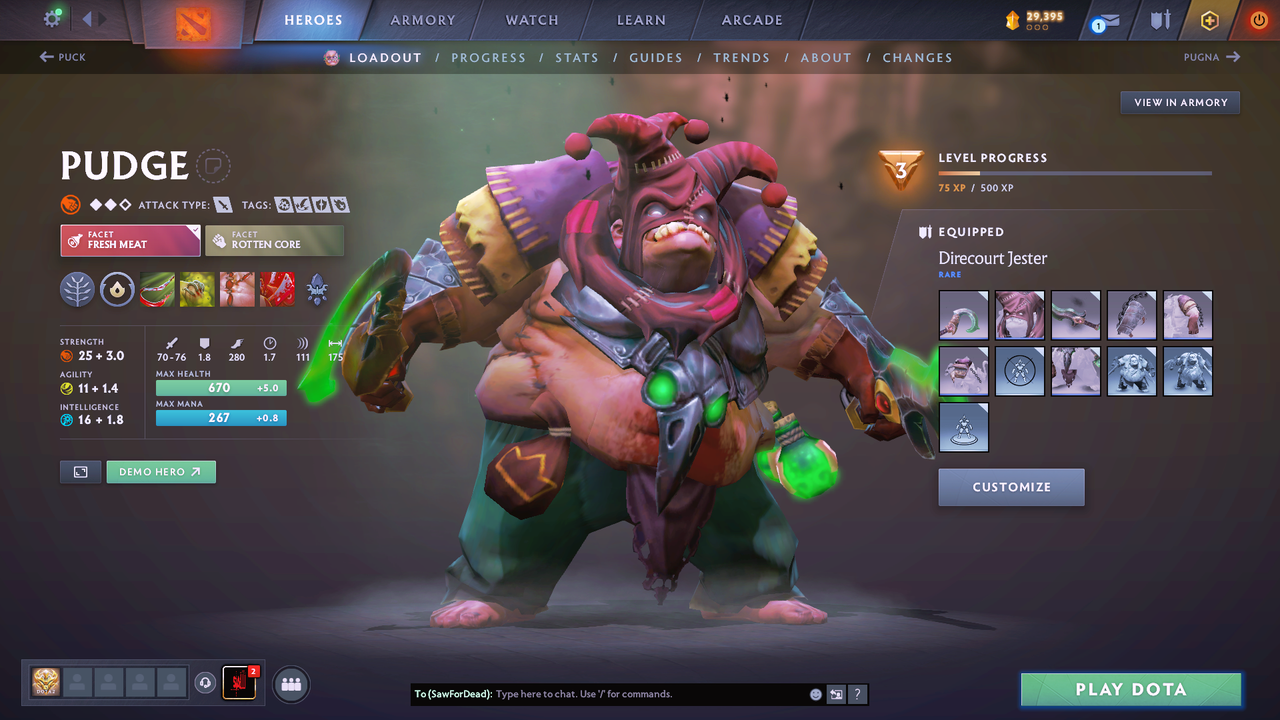Switch to the ARMORY tab
The image size is (1280, 720).
[422, 19]
